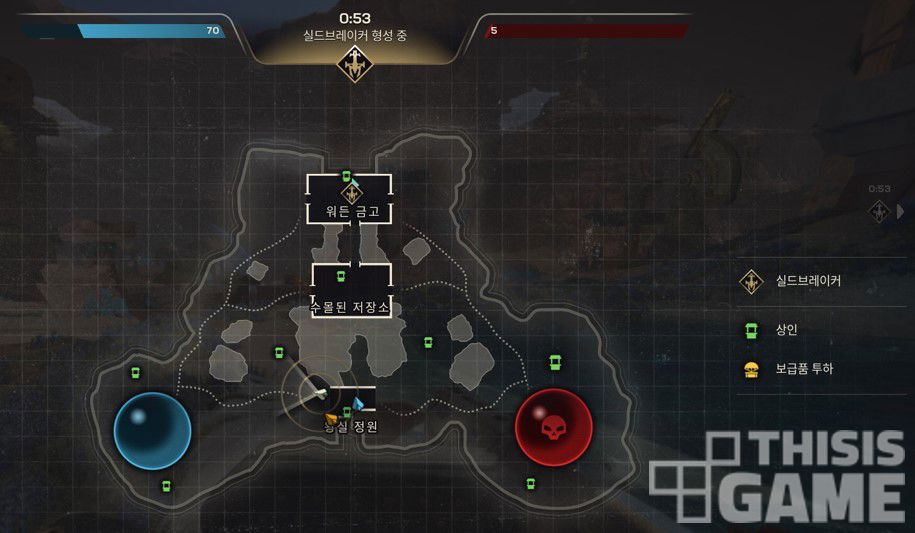Select the merchant icon inside 수몰된 저장소

point(340,276)
